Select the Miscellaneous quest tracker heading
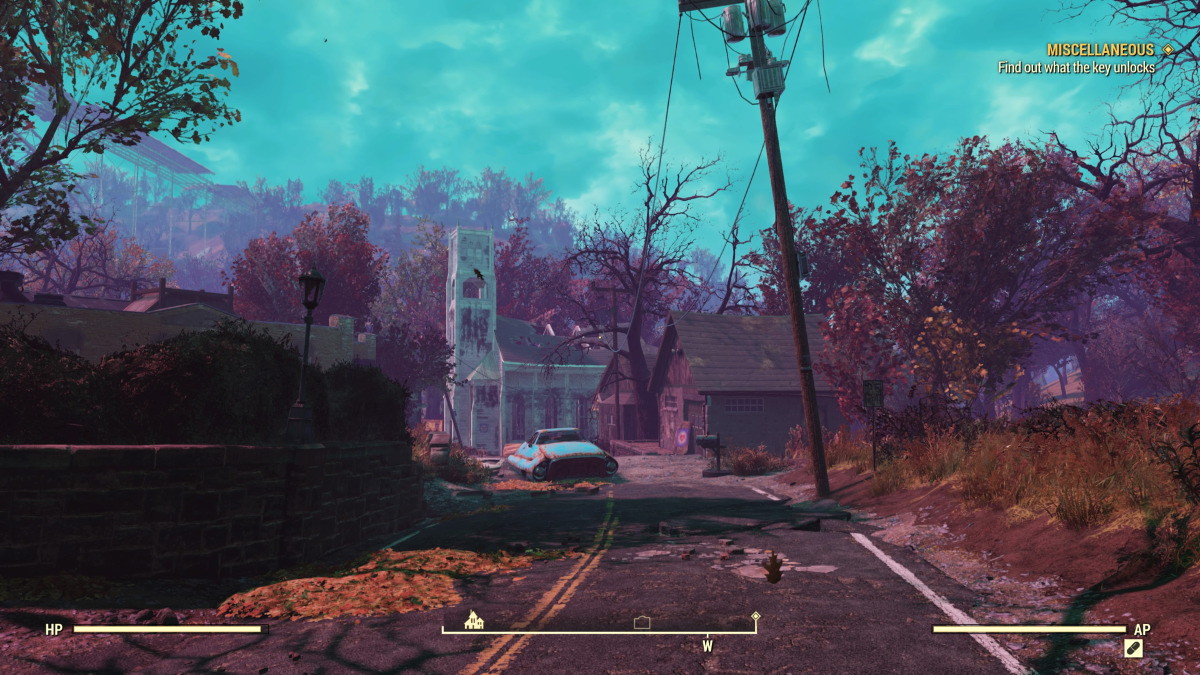The image size is (1200, 675). pos(1100,49)
